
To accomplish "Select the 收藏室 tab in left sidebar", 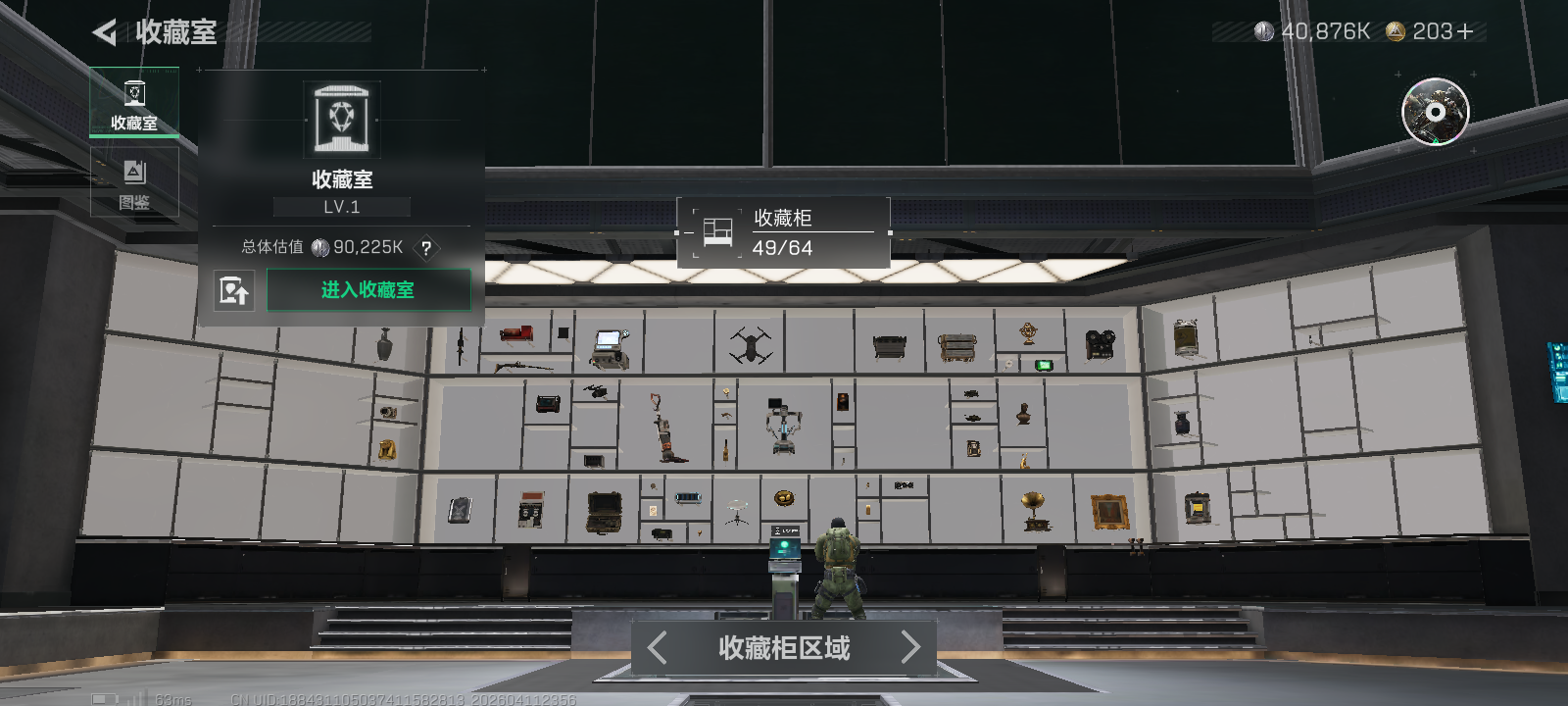I will click(x=134, y=102).
